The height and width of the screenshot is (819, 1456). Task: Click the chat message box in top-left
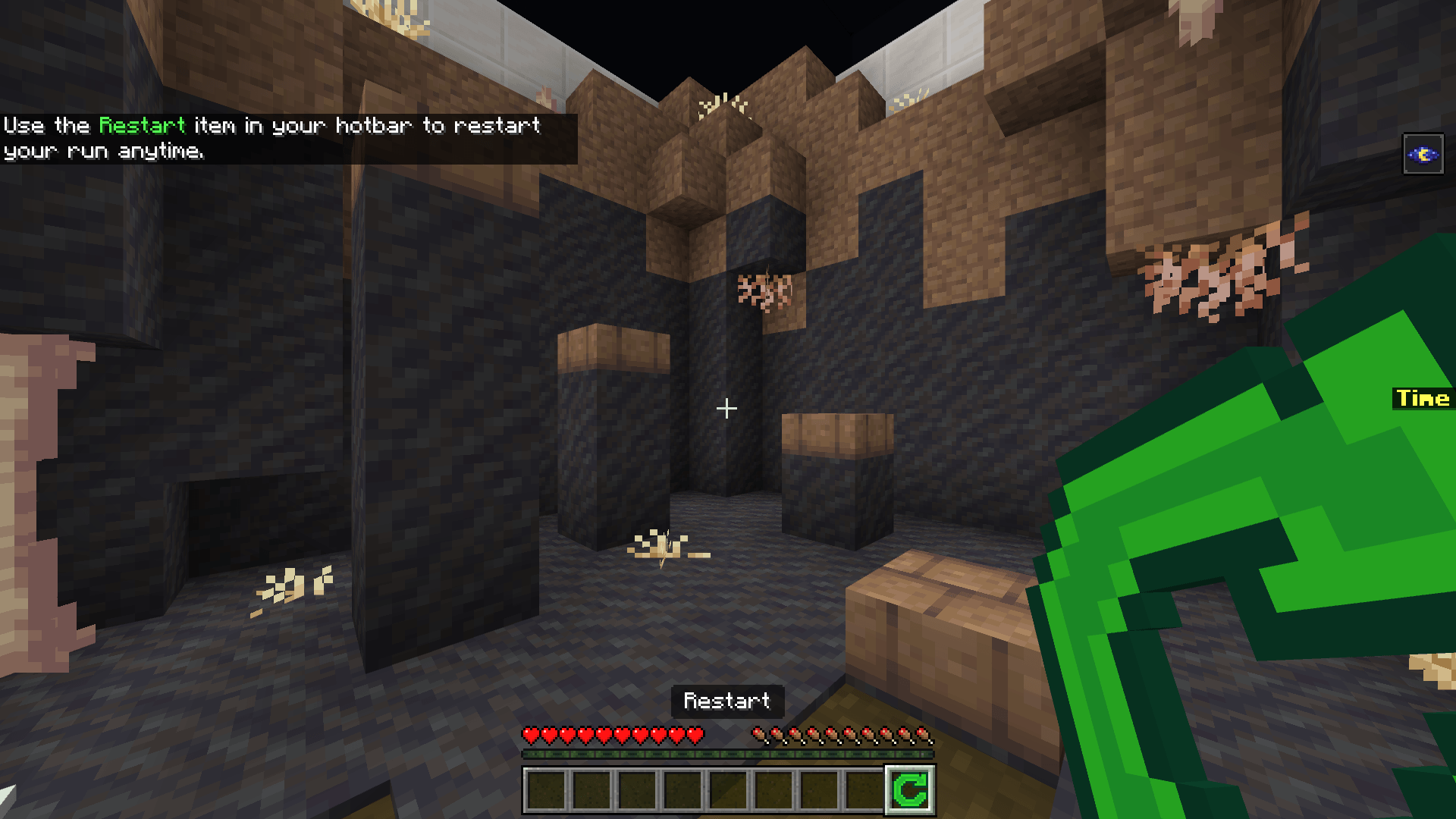point(288,139)
